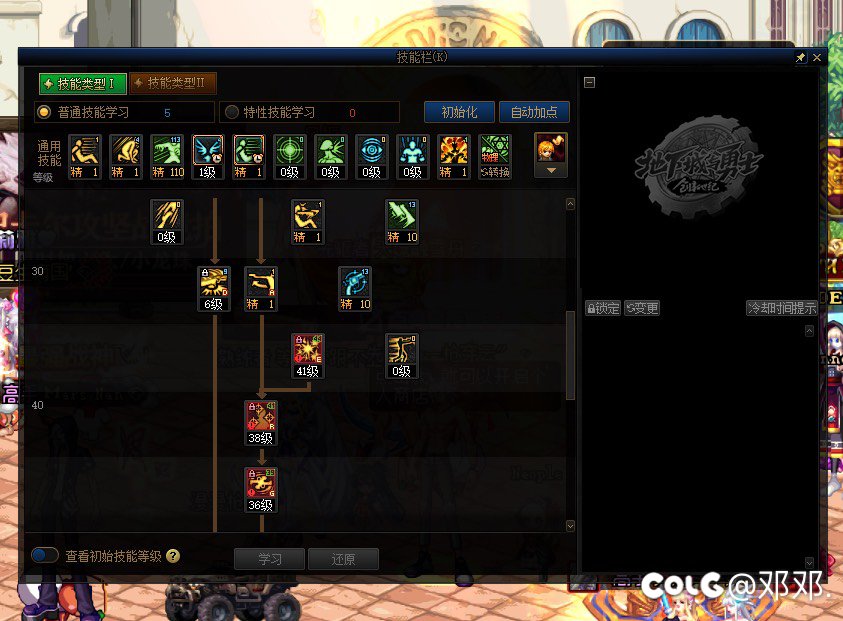Select the winged clock skill at 1级
Image resolution: width=843 pixels, height=621 pixels.
coord(208,156)
